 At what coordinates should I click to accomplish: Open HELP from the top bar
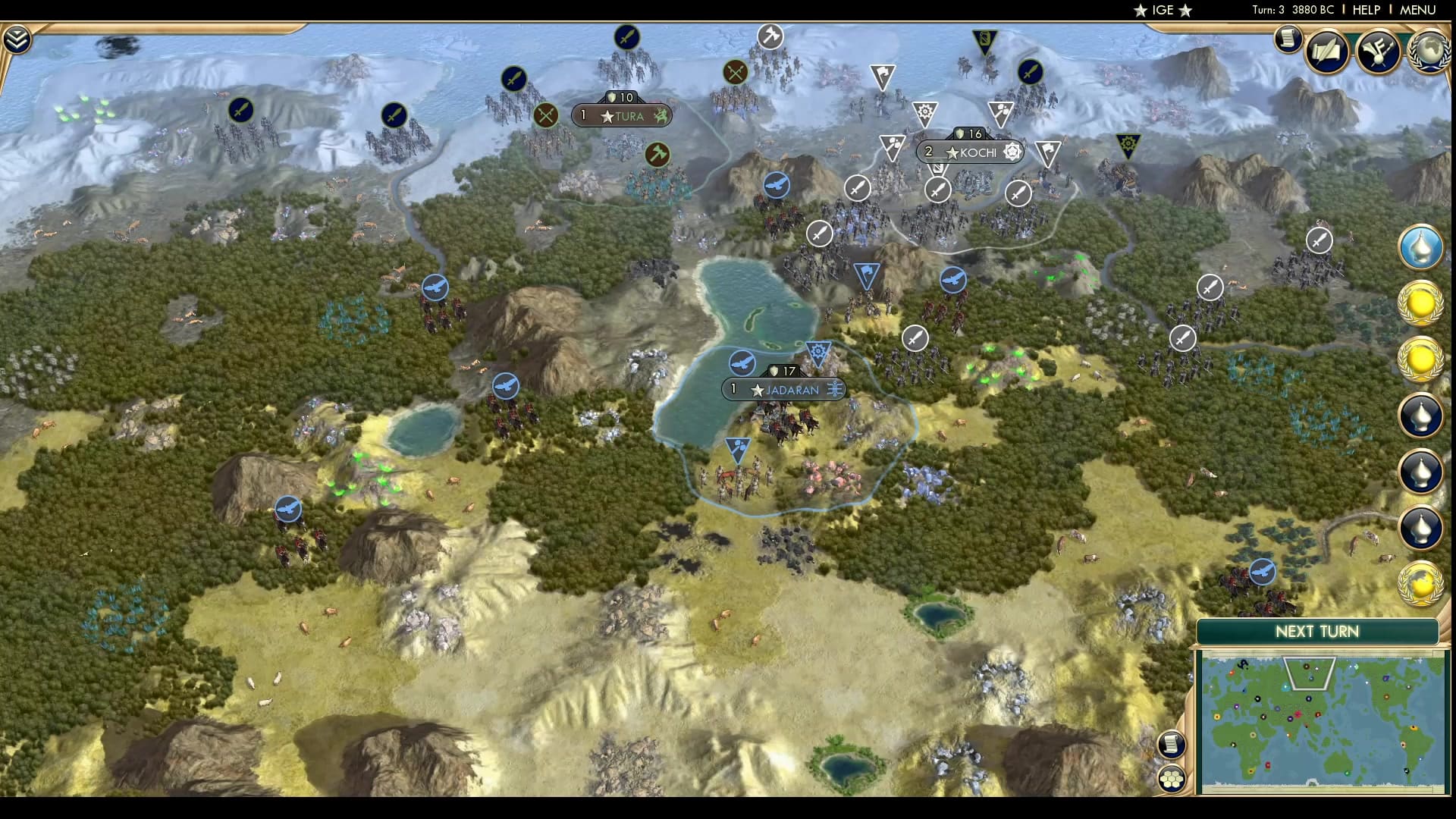pyautogui.click(x=1365, y=10)
